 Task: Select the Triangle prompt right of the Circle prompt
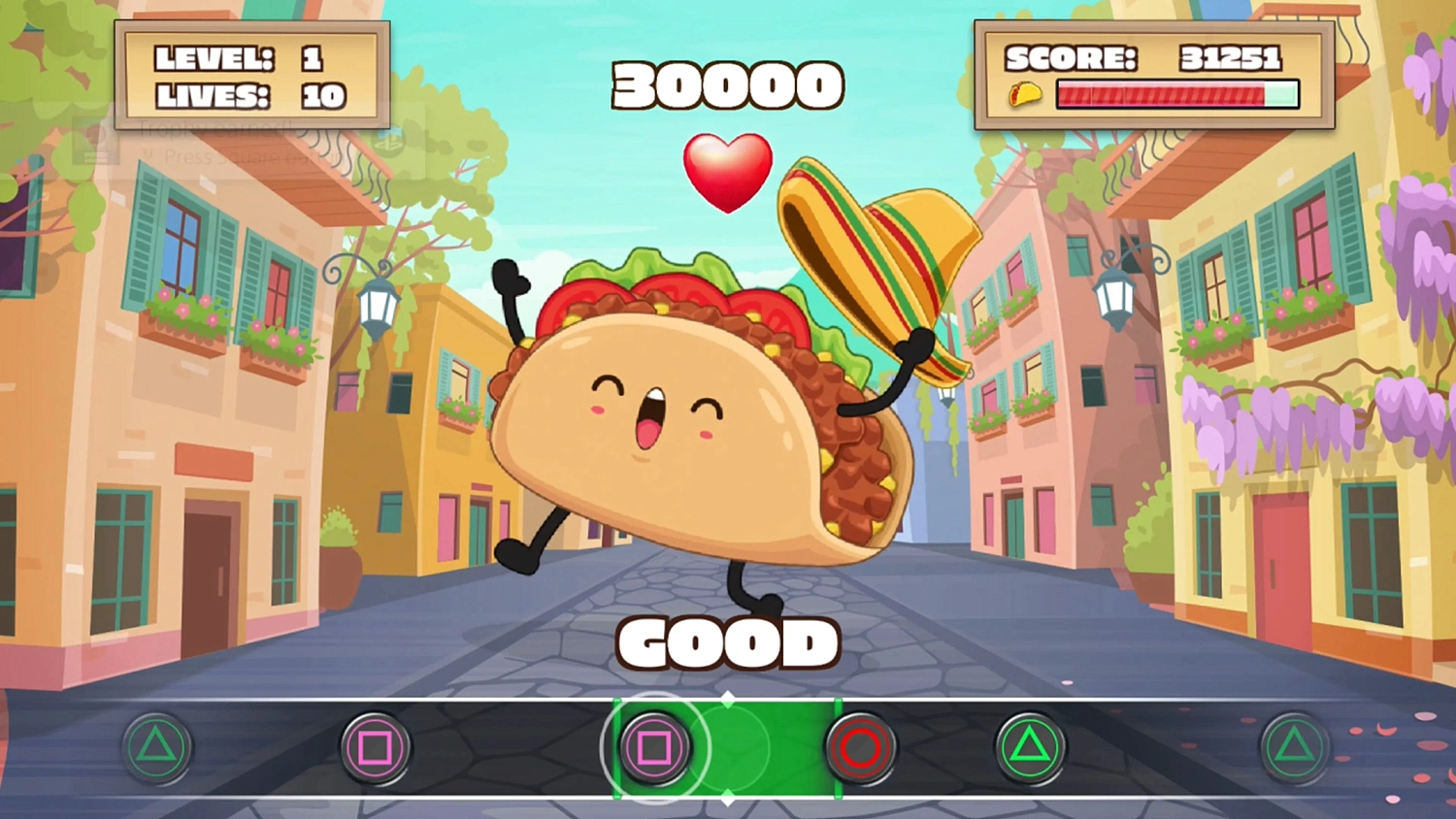pos(1032,747)
